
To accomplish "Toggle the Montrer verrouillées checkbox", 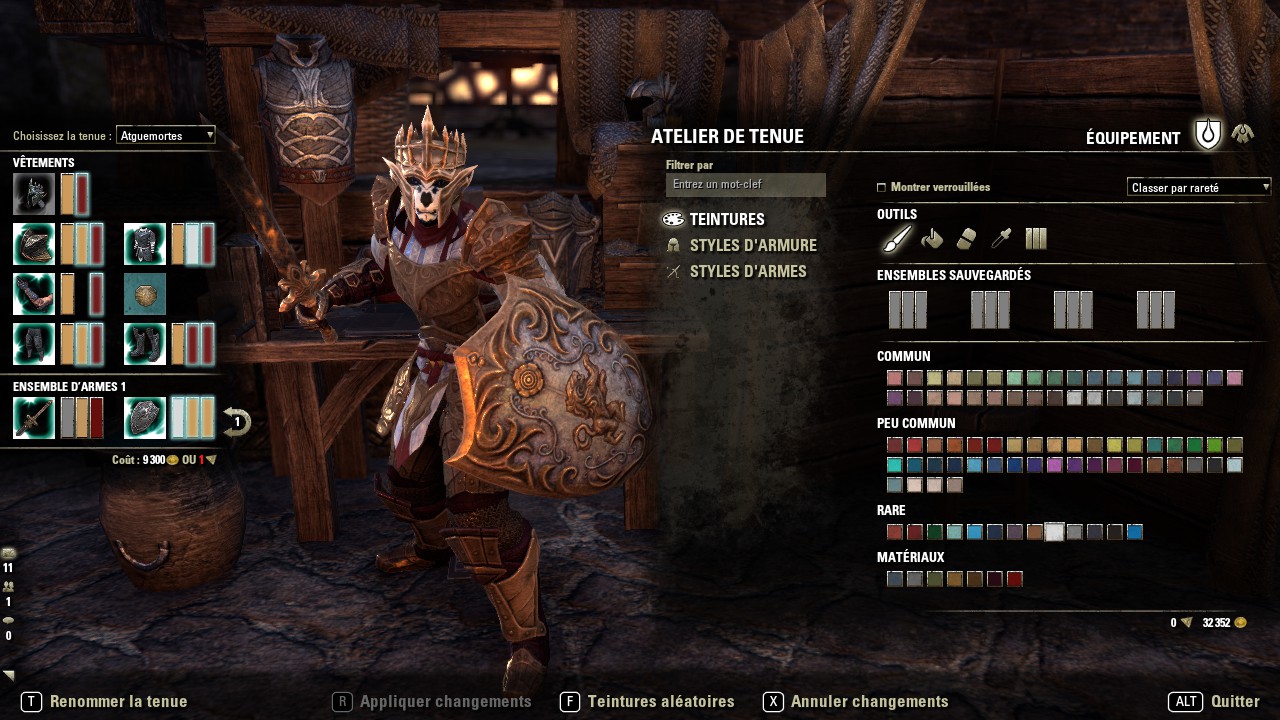I will [x=881, y=187].
